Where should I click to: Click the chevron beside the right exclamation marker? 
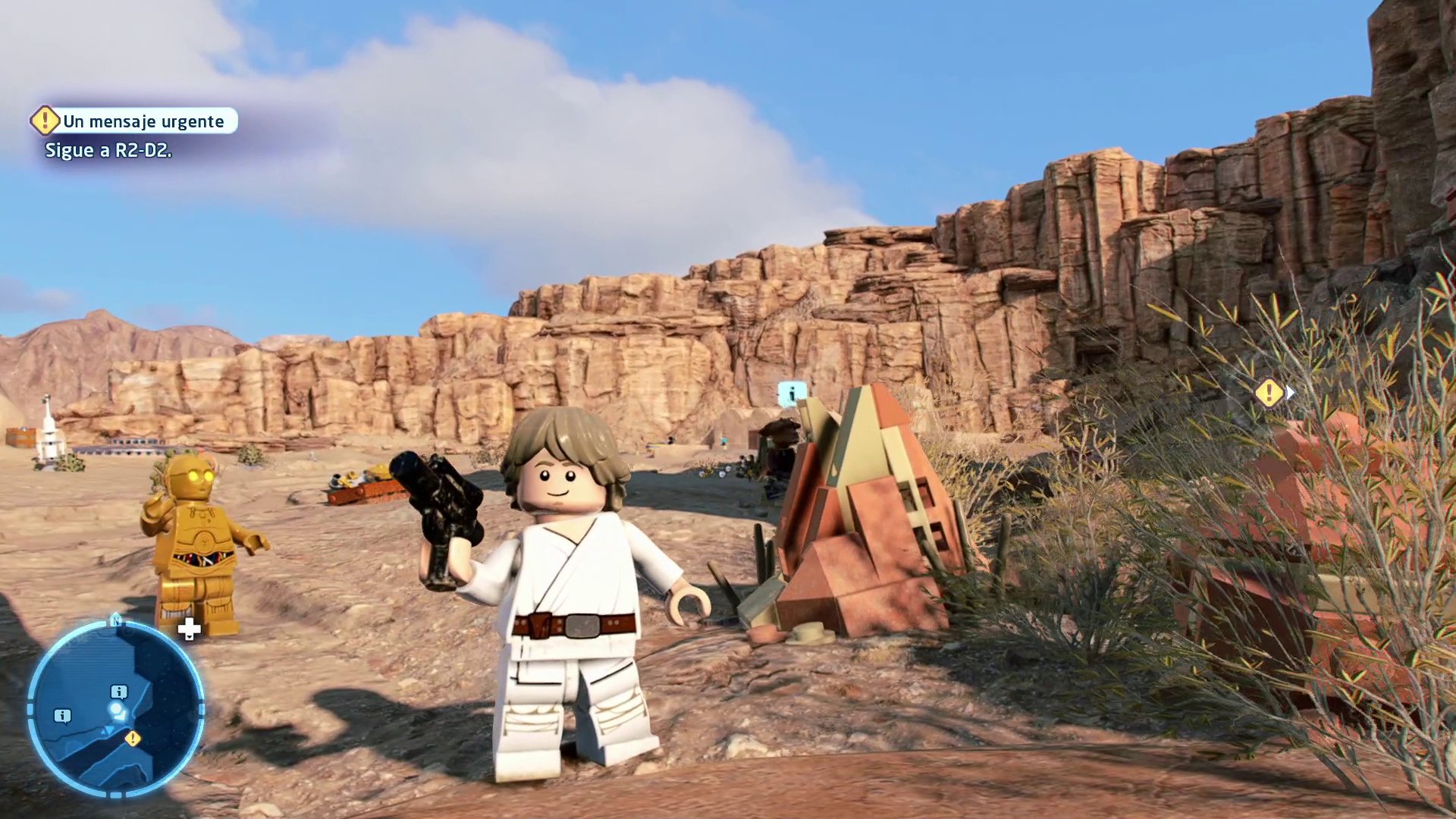tap(1290, 394)
